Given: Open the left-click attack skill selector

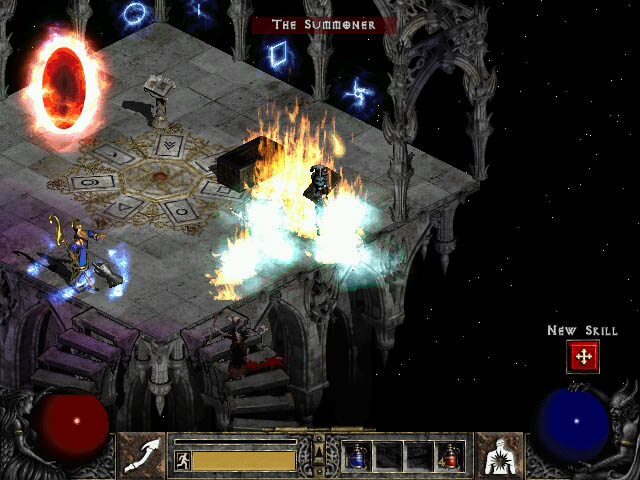Looking at the screenshot, I should [141, 454].
